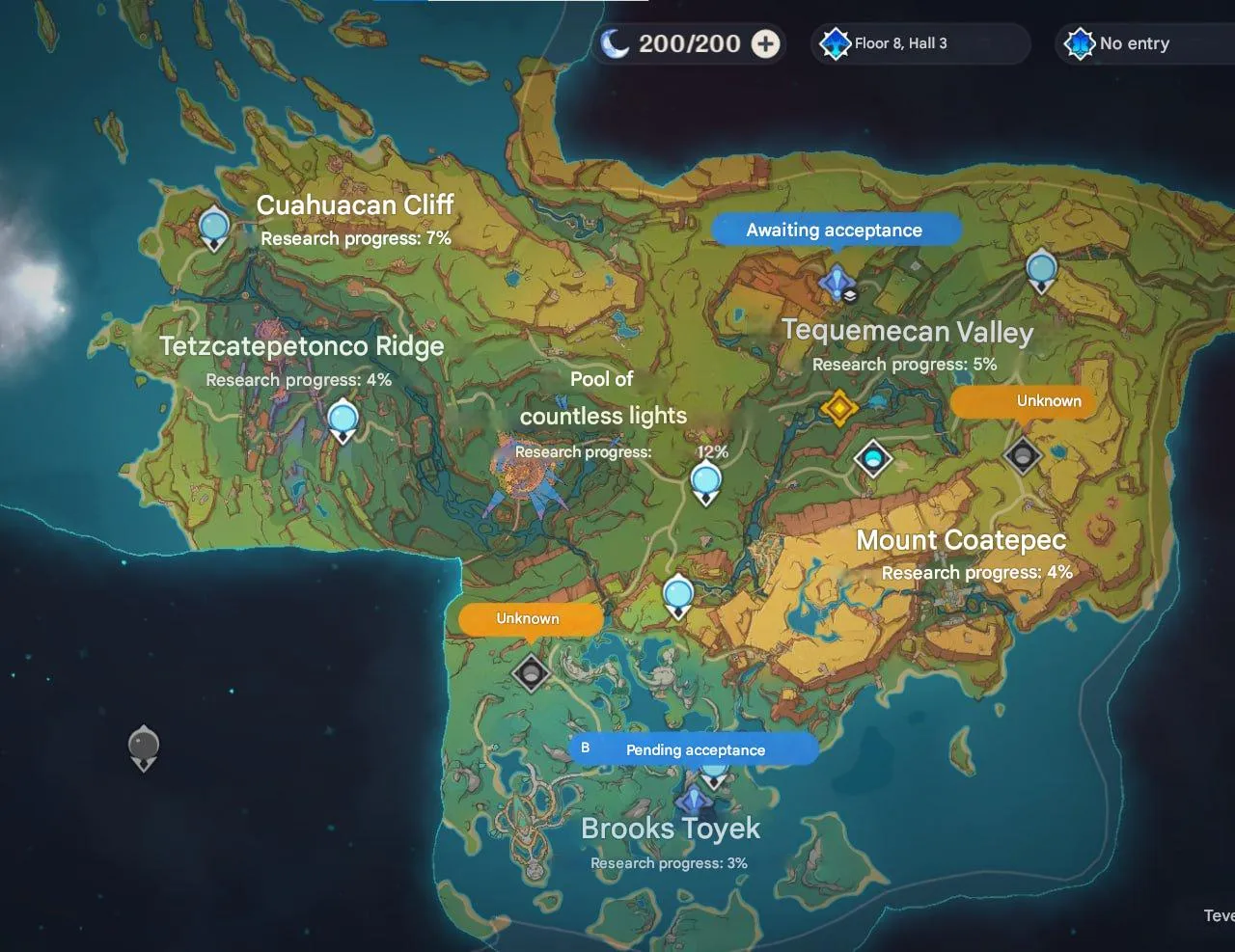Select the teleport waypoint beside Cuahuacan Cliff
Screen dimensions: 1235x952
click(213, 229)
